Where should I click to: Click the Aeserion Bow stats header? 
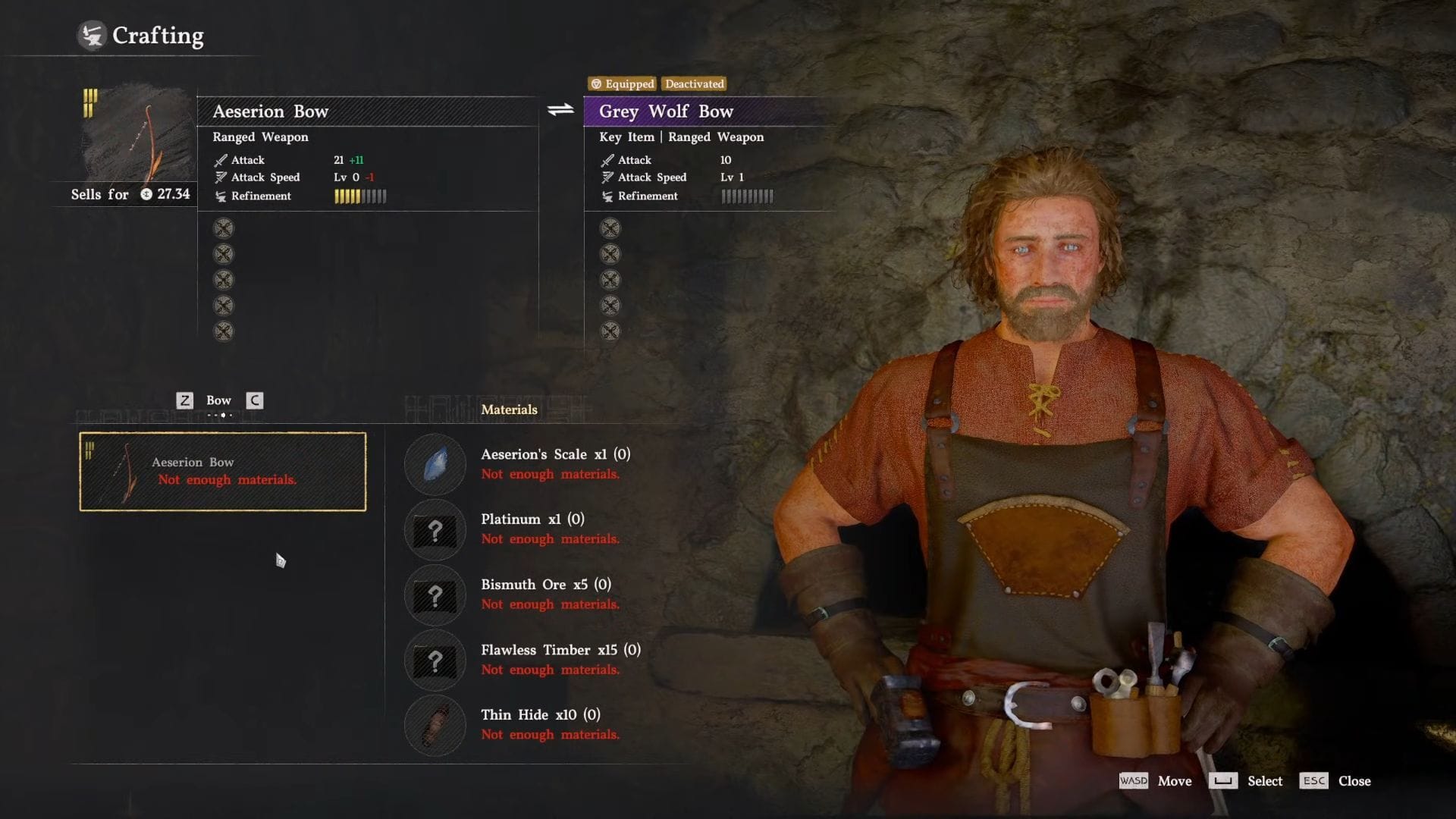point(271,111)
